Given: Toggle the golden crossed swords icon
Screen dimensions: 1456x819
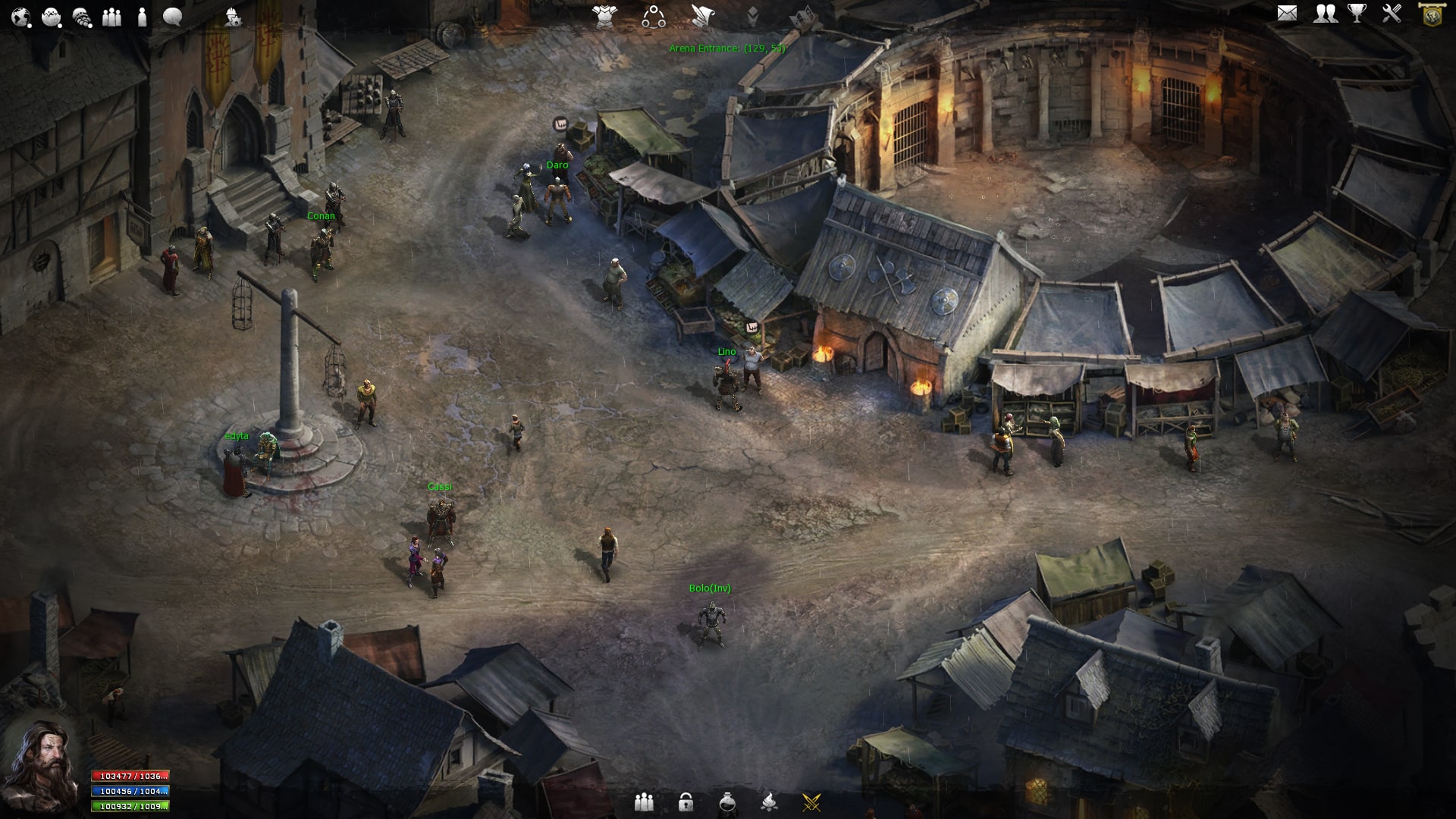Looking at the screenshot, I should tap(811, 802).
